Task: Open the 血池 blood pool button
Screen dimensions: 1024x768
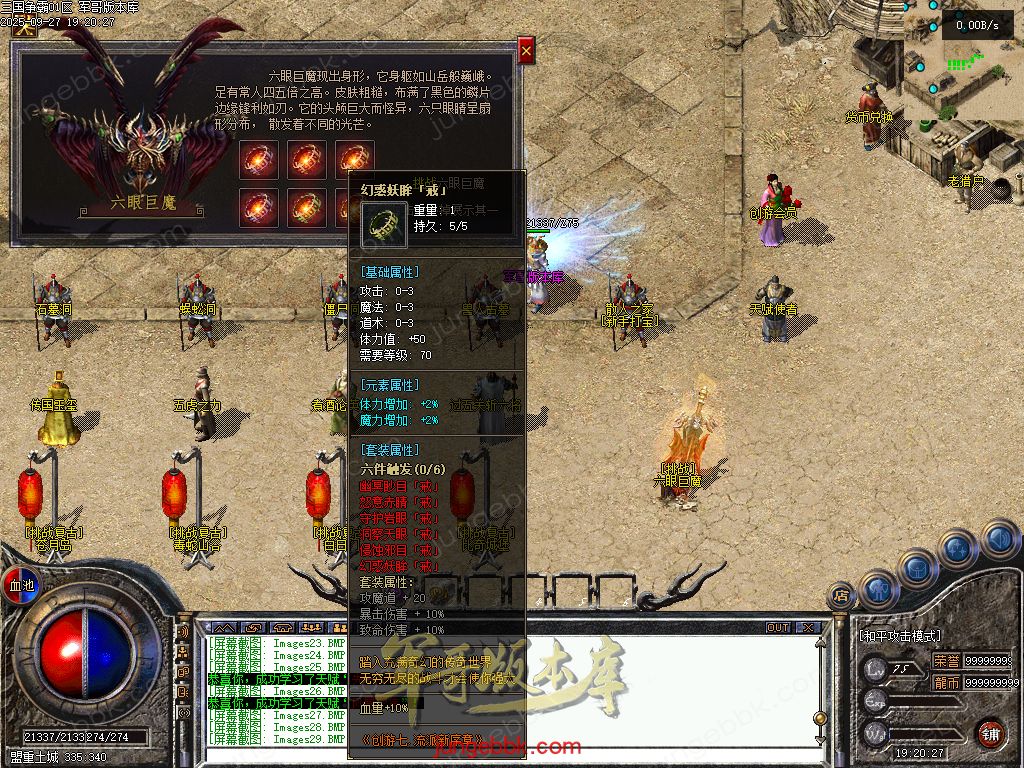Action: (x=20, y=584)
